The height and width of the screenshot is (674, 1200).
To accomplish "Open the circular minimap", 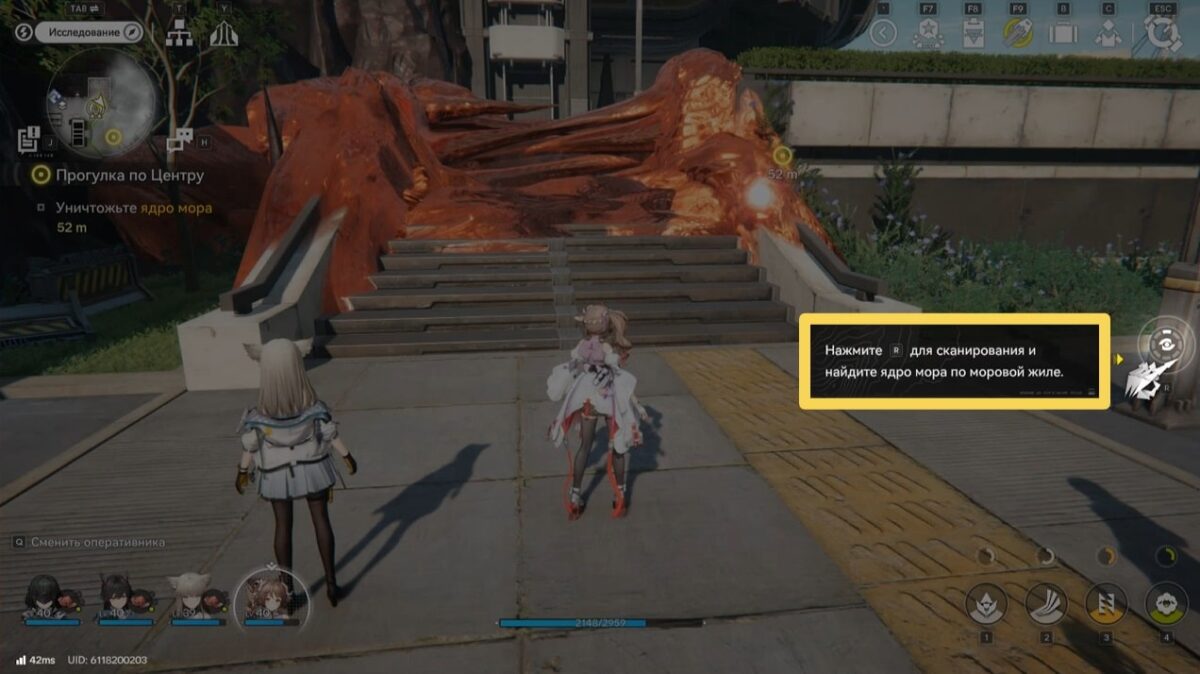I will 100,101.
